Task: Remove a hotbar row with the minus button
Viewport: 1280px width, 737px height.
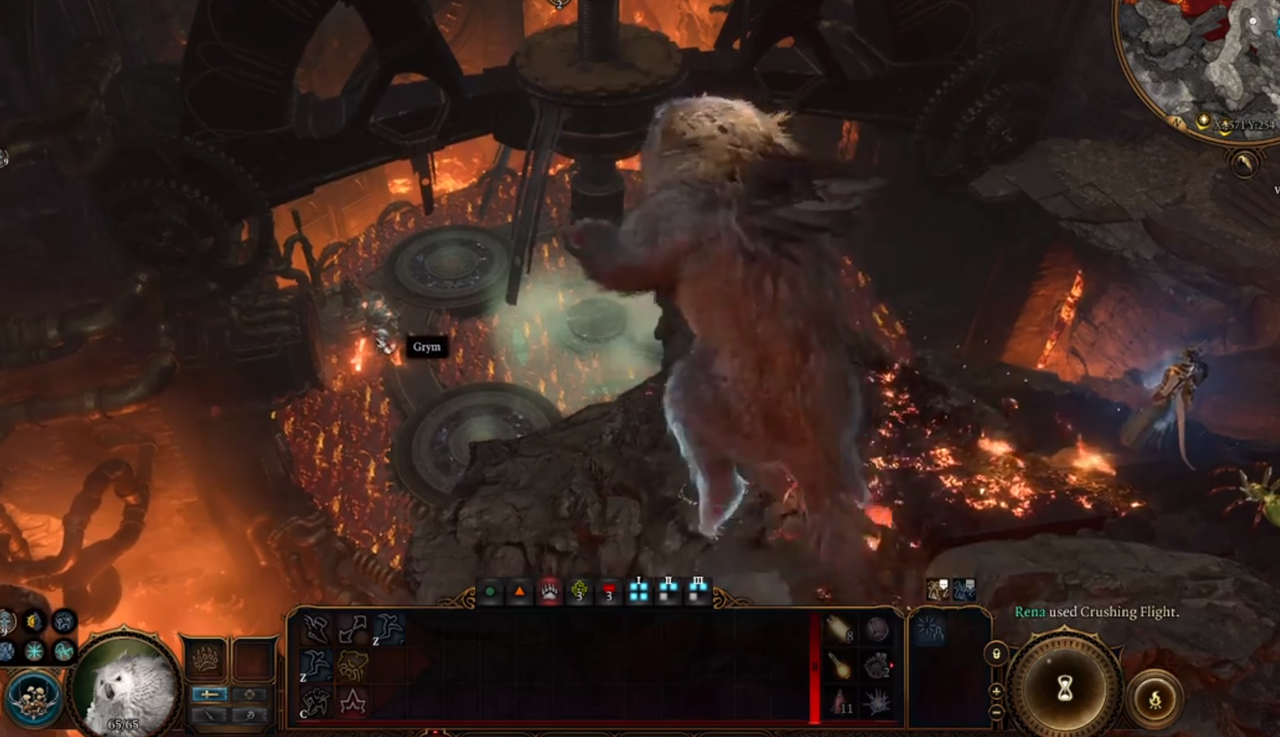Action: [x=996, y=710]
